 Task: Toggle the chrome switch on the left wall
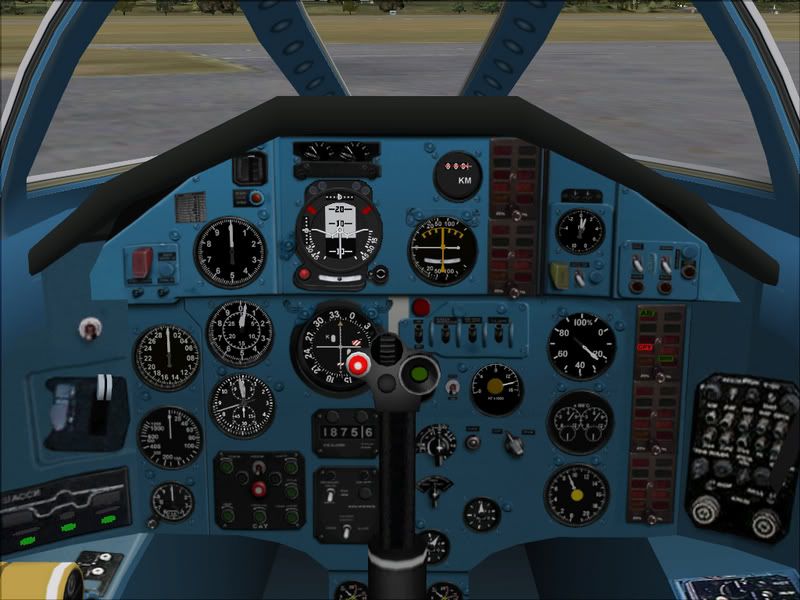tap(91, 327)
